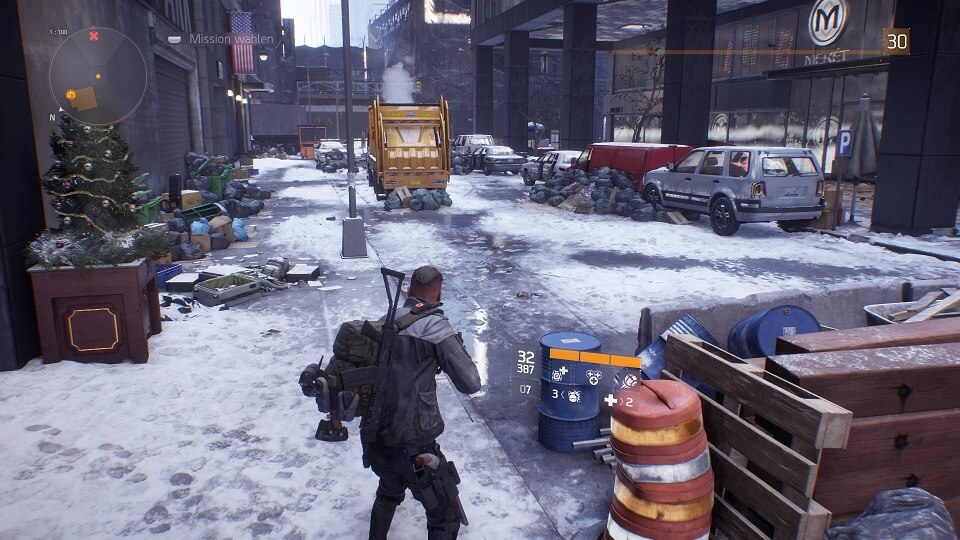Activate the support station skill icon
The height and width of the screenshot is (540, 960).
(x=594, y=376)
